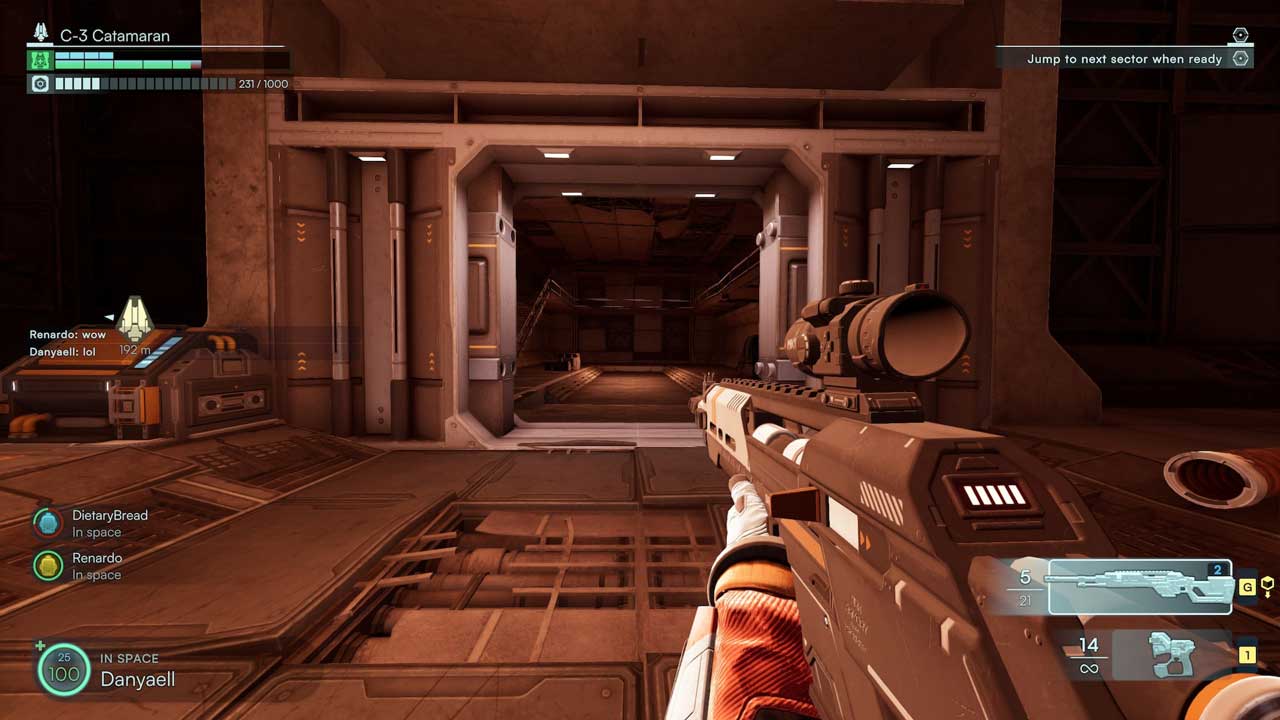This screenshot has height=720, width=1280.
Task: Click the ship waypoint marker at 192 m
Action: tap(134, 319)
